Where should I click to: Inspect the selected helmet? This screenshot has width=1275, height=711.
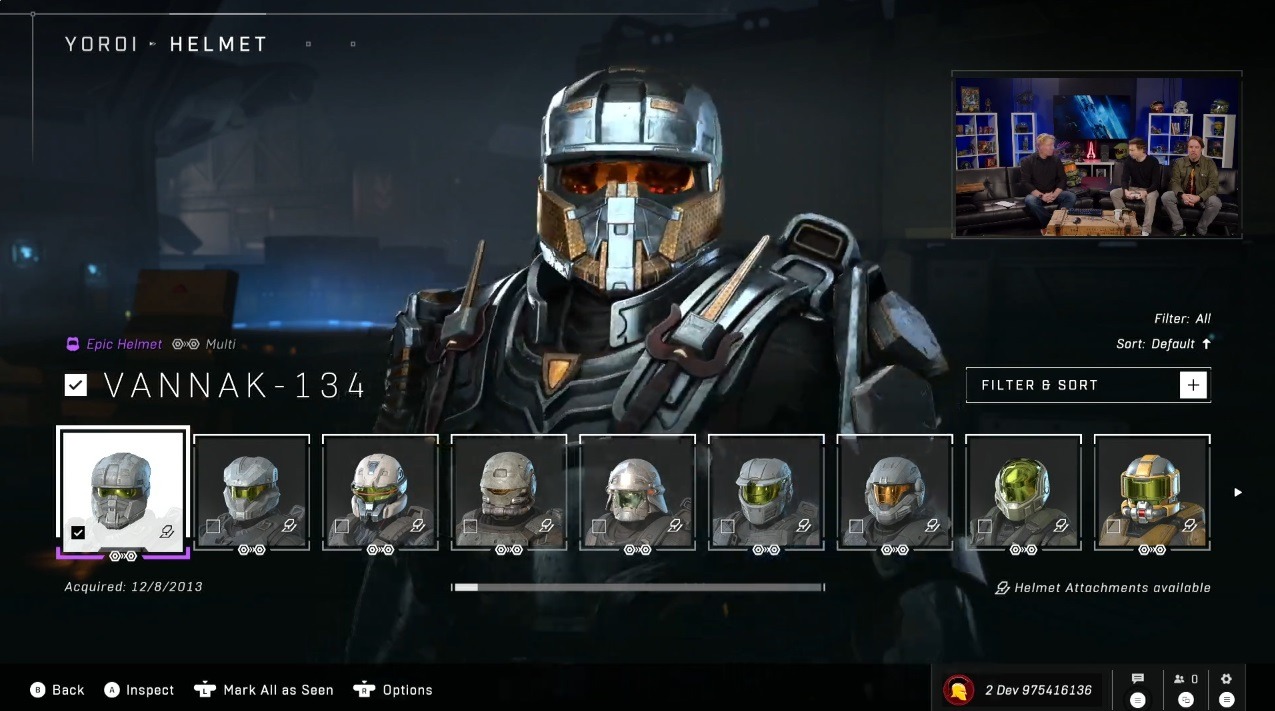point(140,690)
